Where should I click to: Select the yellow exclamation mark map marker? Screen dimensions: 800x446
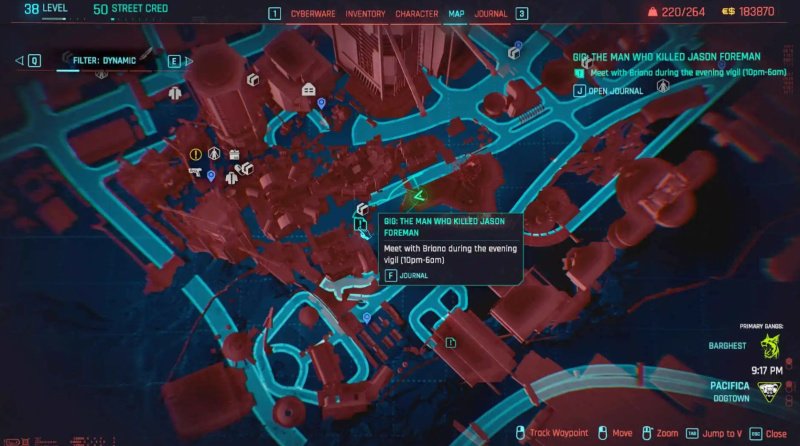[x=196, y=154]
